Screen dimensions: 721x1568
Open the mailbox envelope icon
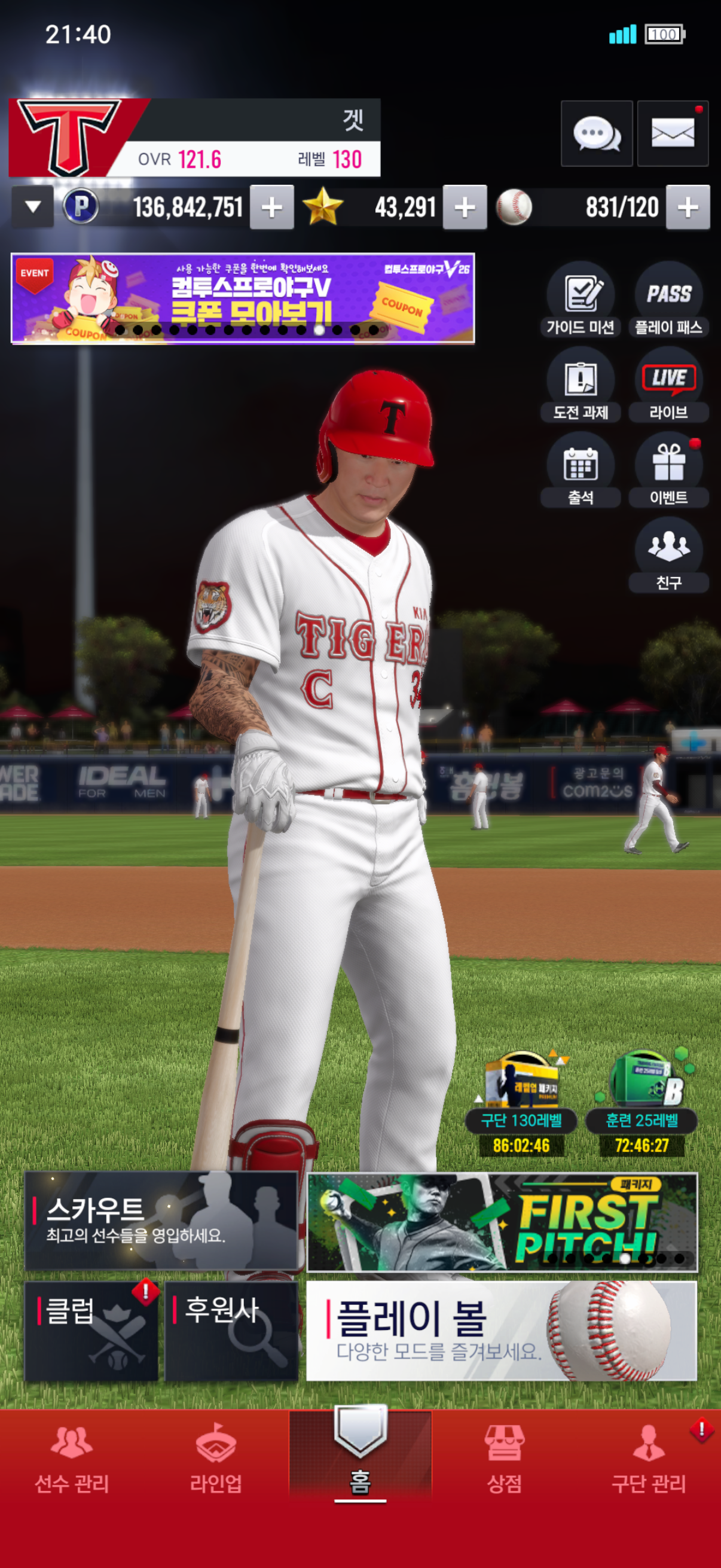(673, 133)
